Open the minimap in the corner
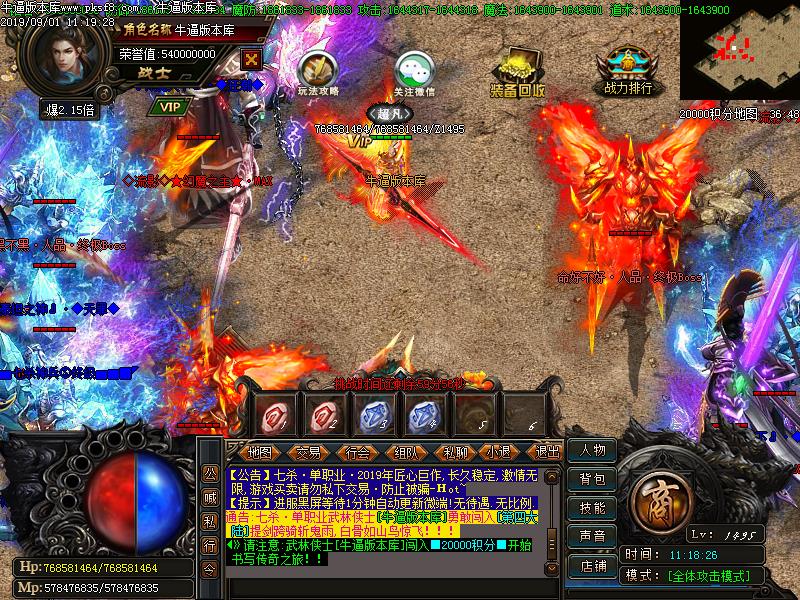 point(739,50)
